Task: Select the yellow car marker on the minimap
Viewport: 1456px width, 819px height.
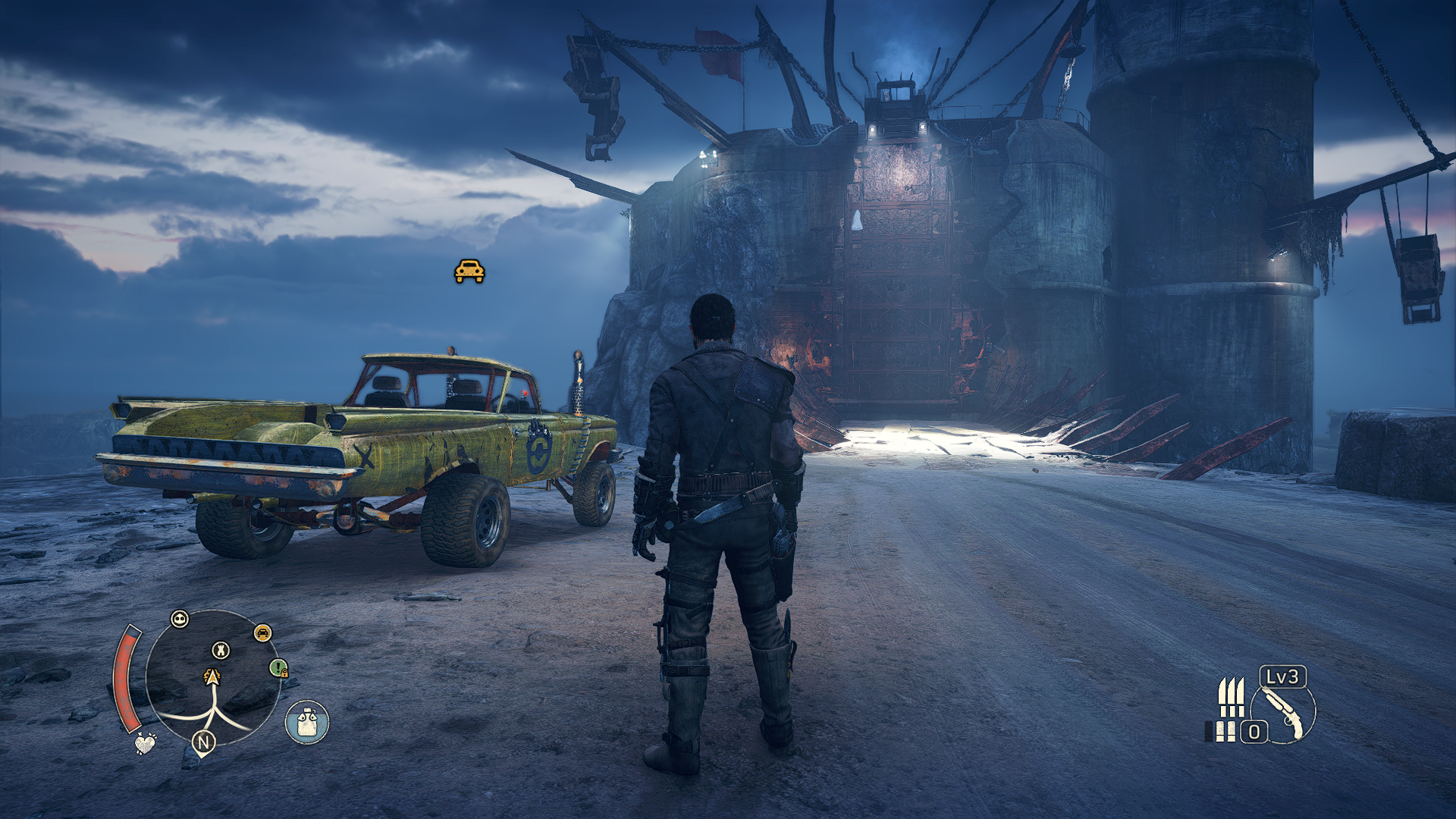Action: (x=262, y=633)
